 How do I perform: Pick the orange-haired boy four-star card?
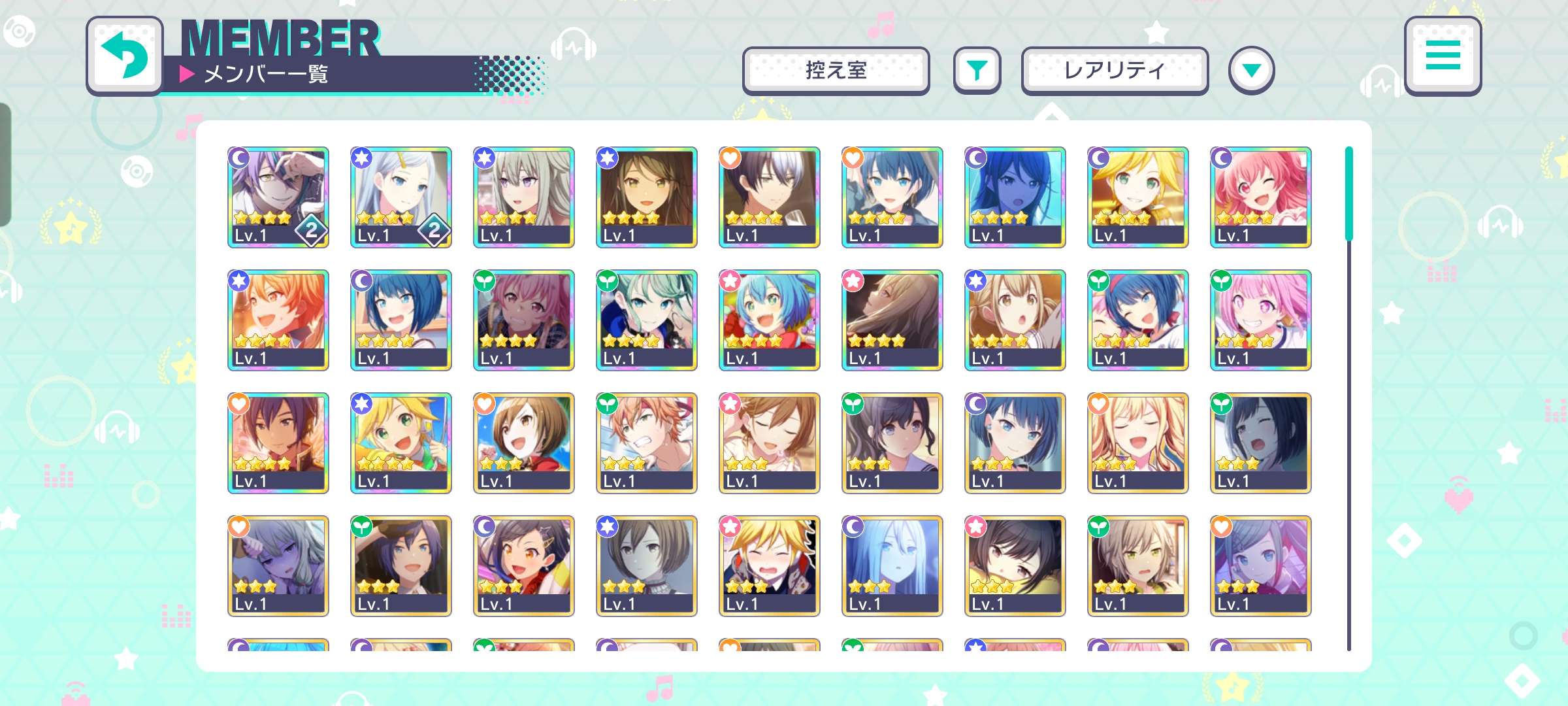point(278,320)
